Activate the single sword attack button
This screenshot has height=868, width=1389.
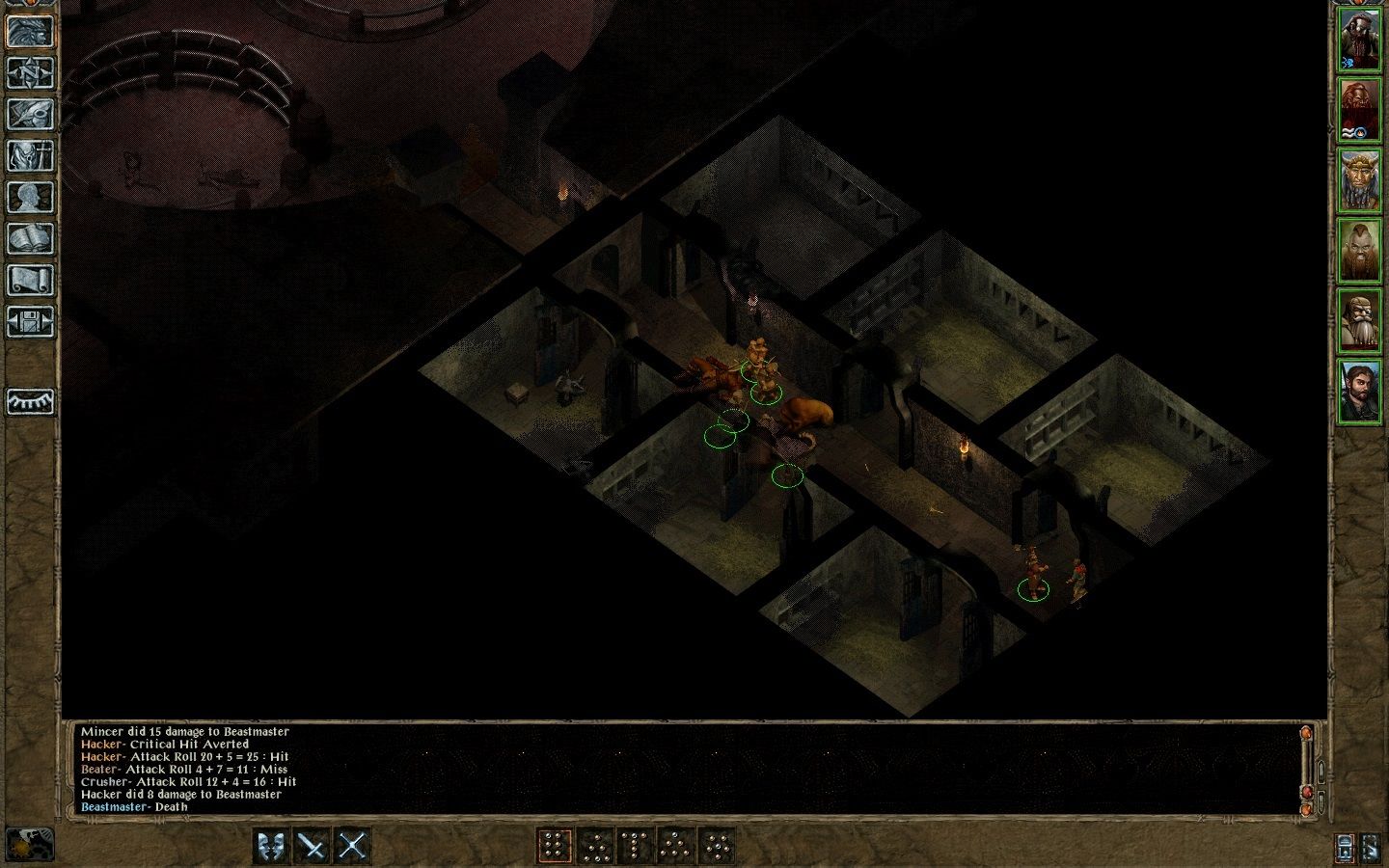(313, 846)
